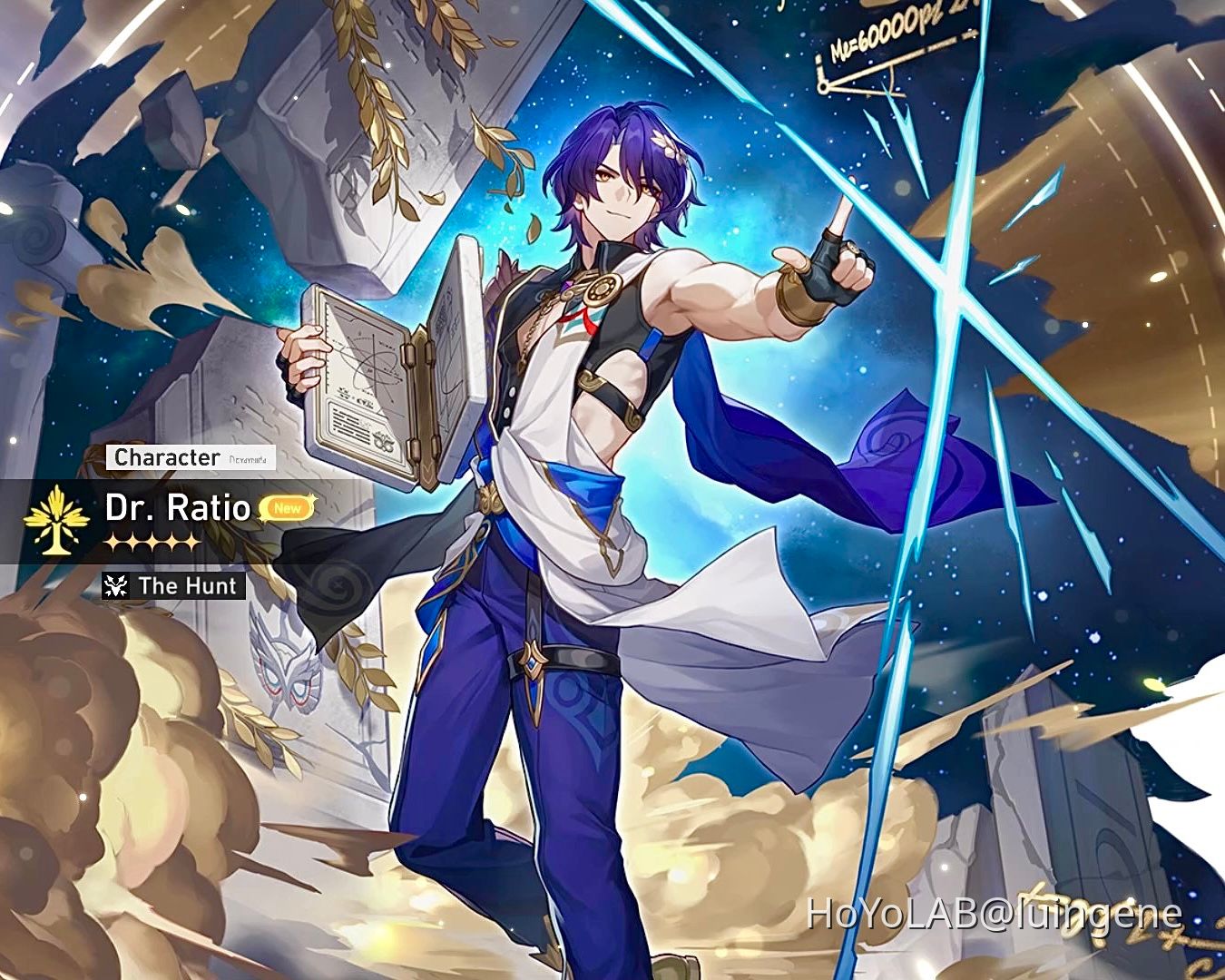Click the medallion on Dr. Ratio's collar
This screenshot has height=980, width=1225.
tap(599, 290)
